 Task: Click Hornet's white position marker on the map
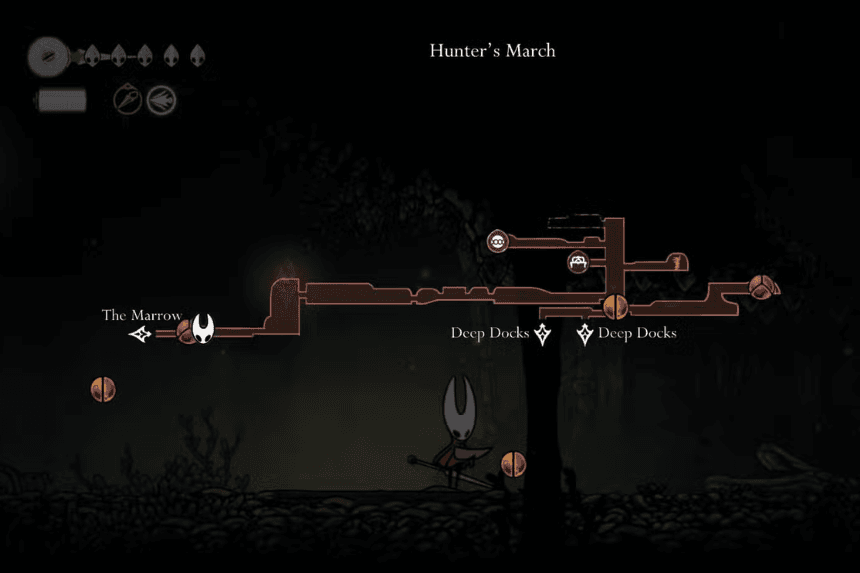coord(204,327)
